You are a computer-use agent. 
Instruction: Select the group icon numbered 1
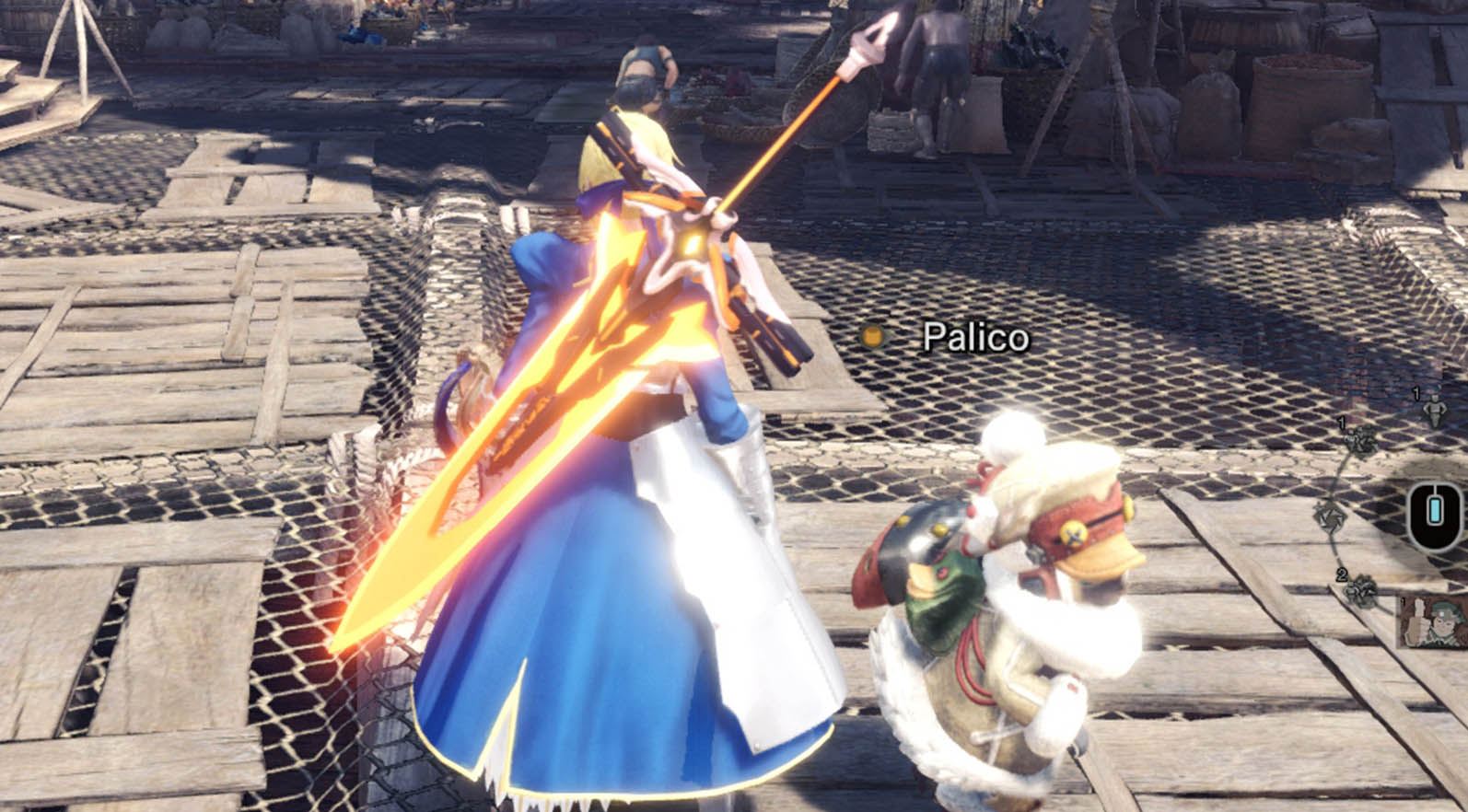[1359, 442]
